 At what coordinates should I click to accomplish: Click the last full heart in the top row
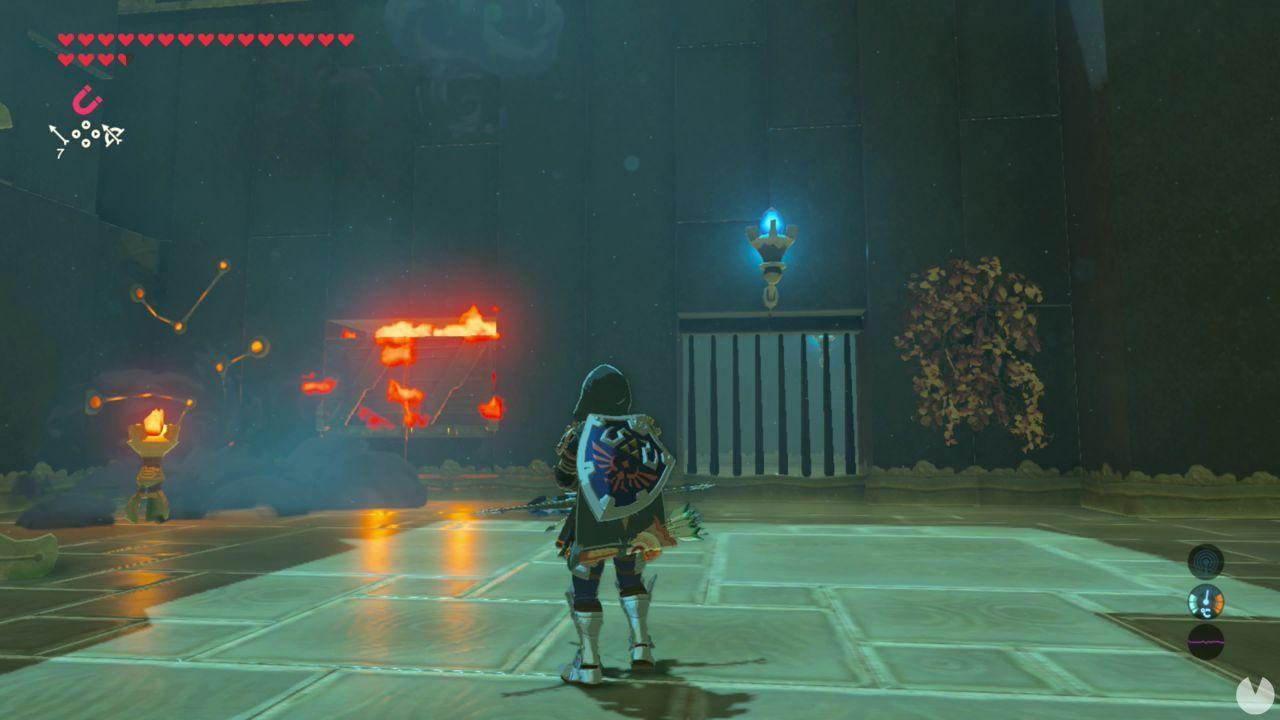[343, 38]
